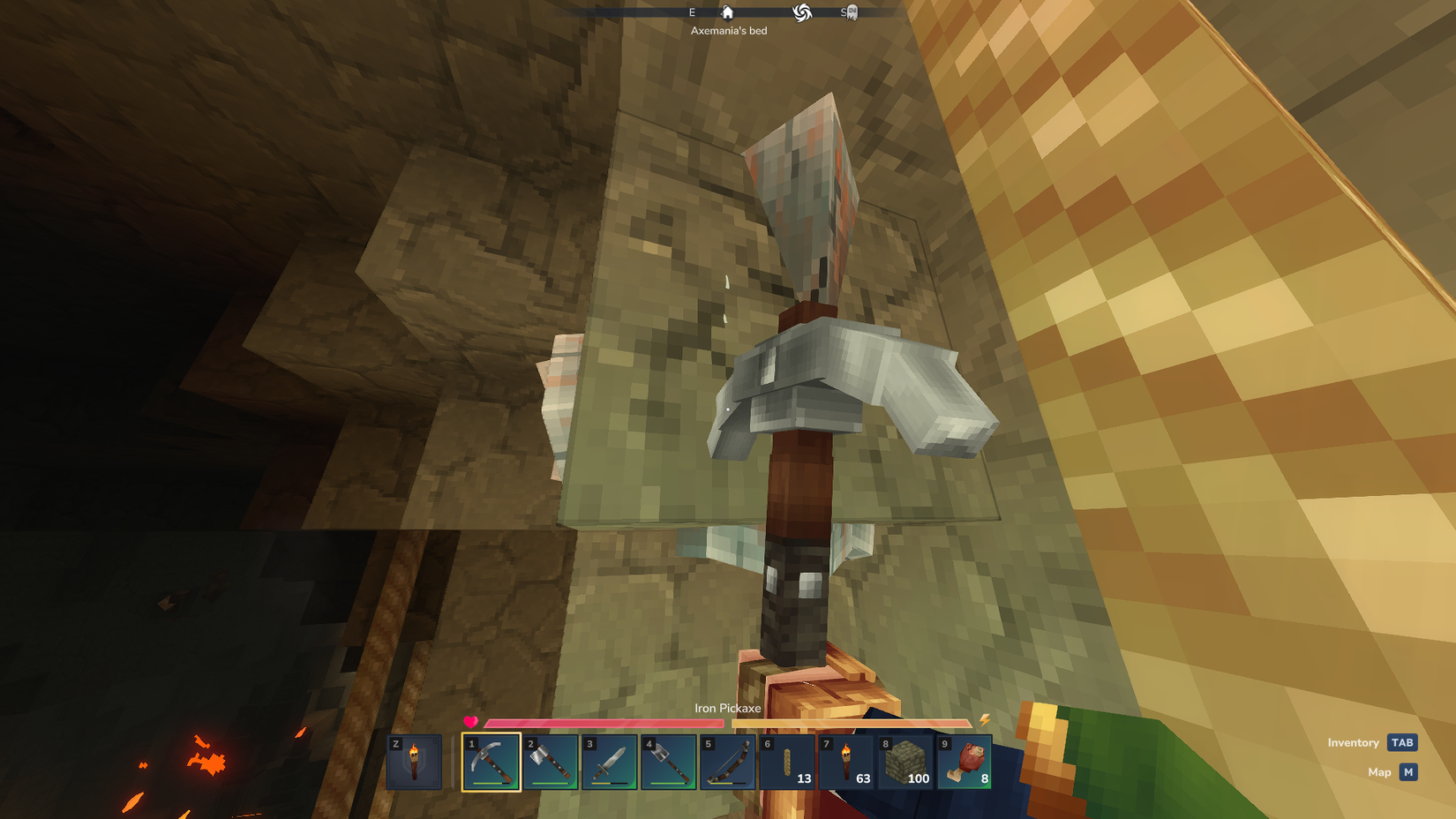Click the Iron Pickaxe item name text
The width and height of the screenshot is (1456, 819).
coord(729,708)
